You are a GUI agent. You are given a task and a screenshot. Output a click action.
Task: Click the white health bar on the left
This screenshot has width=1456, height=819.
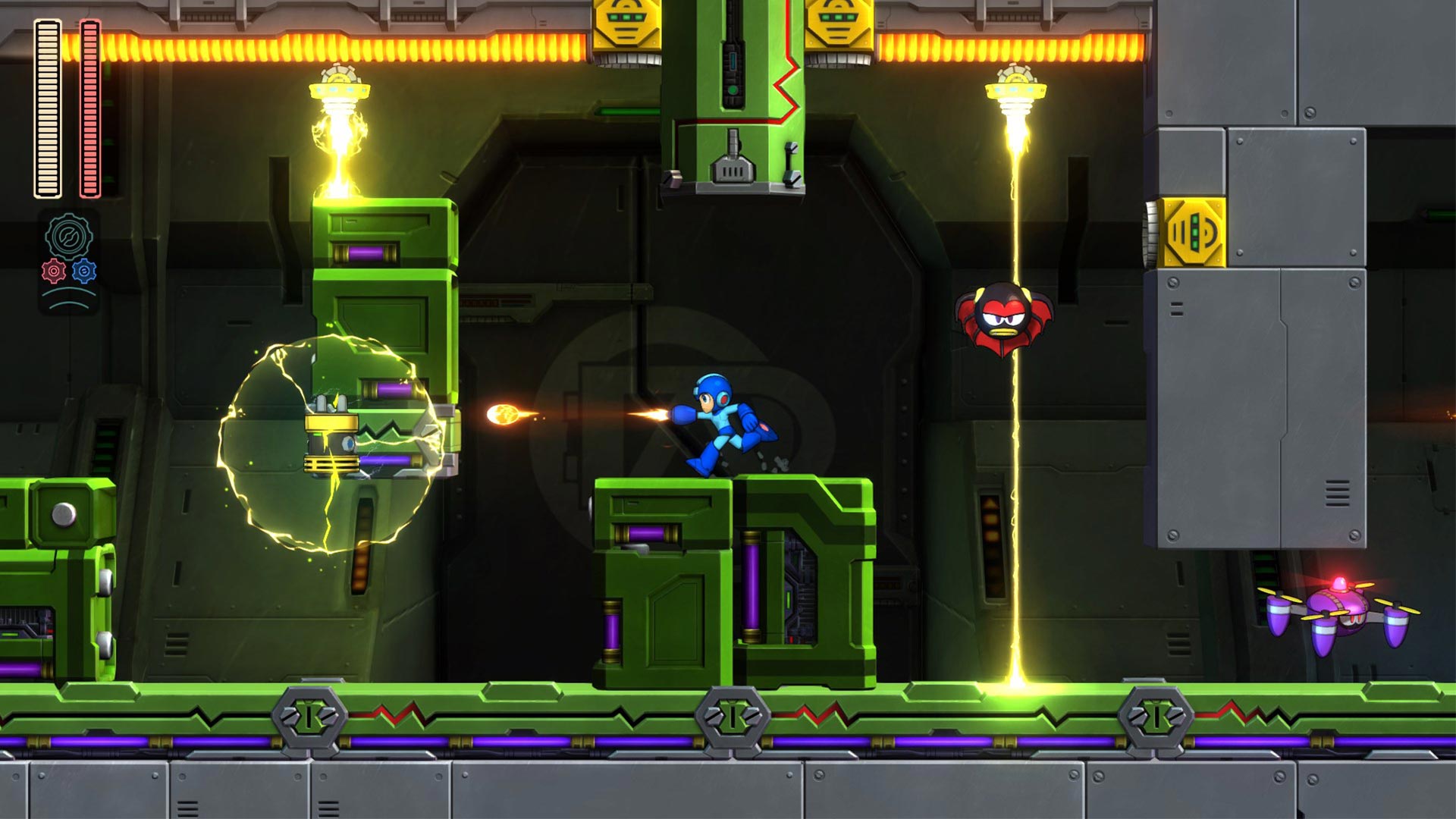click(47, 106)
